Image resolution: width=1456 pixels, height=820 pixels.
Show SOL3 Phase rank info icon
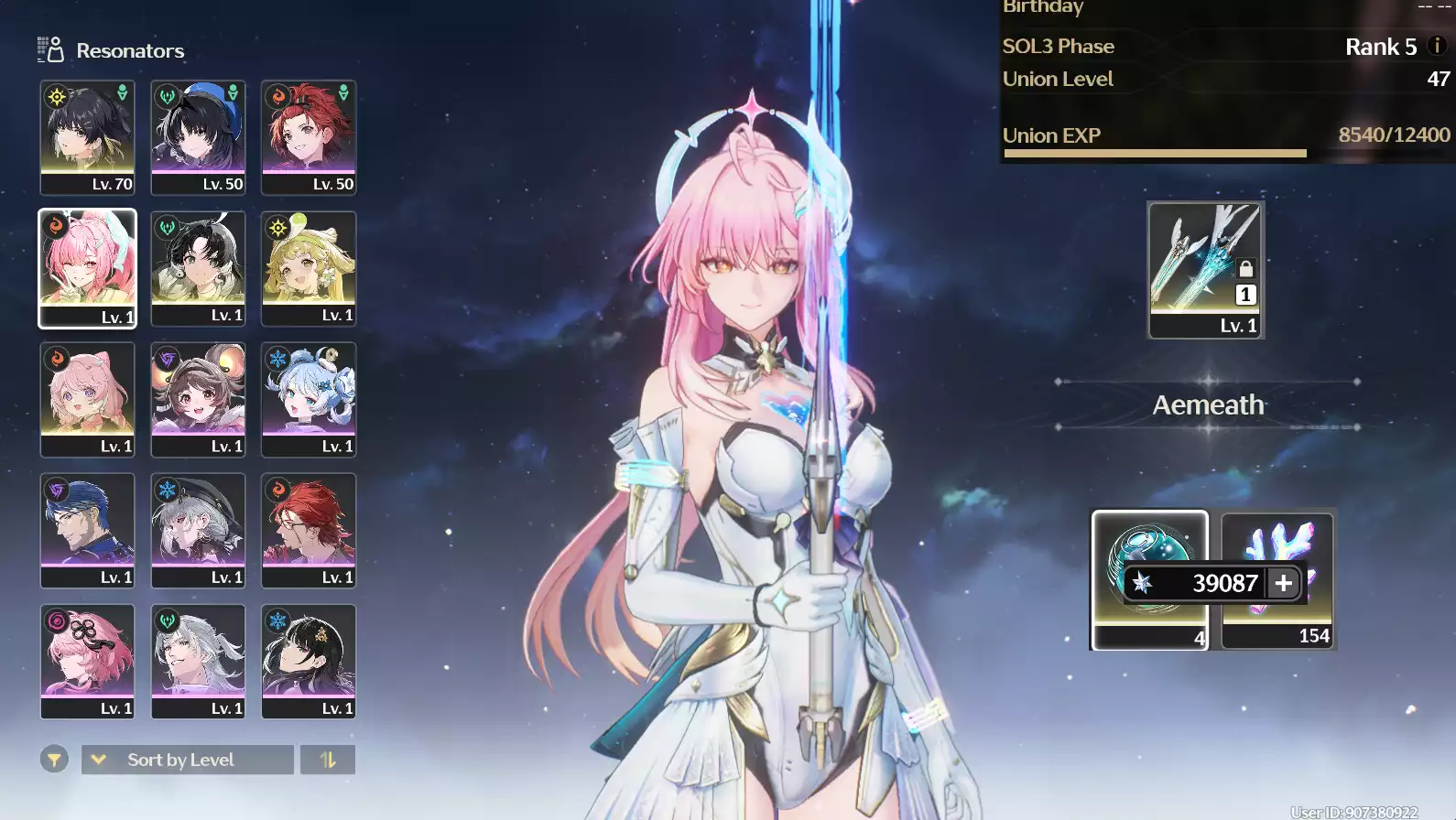(x=1437, y=45)
